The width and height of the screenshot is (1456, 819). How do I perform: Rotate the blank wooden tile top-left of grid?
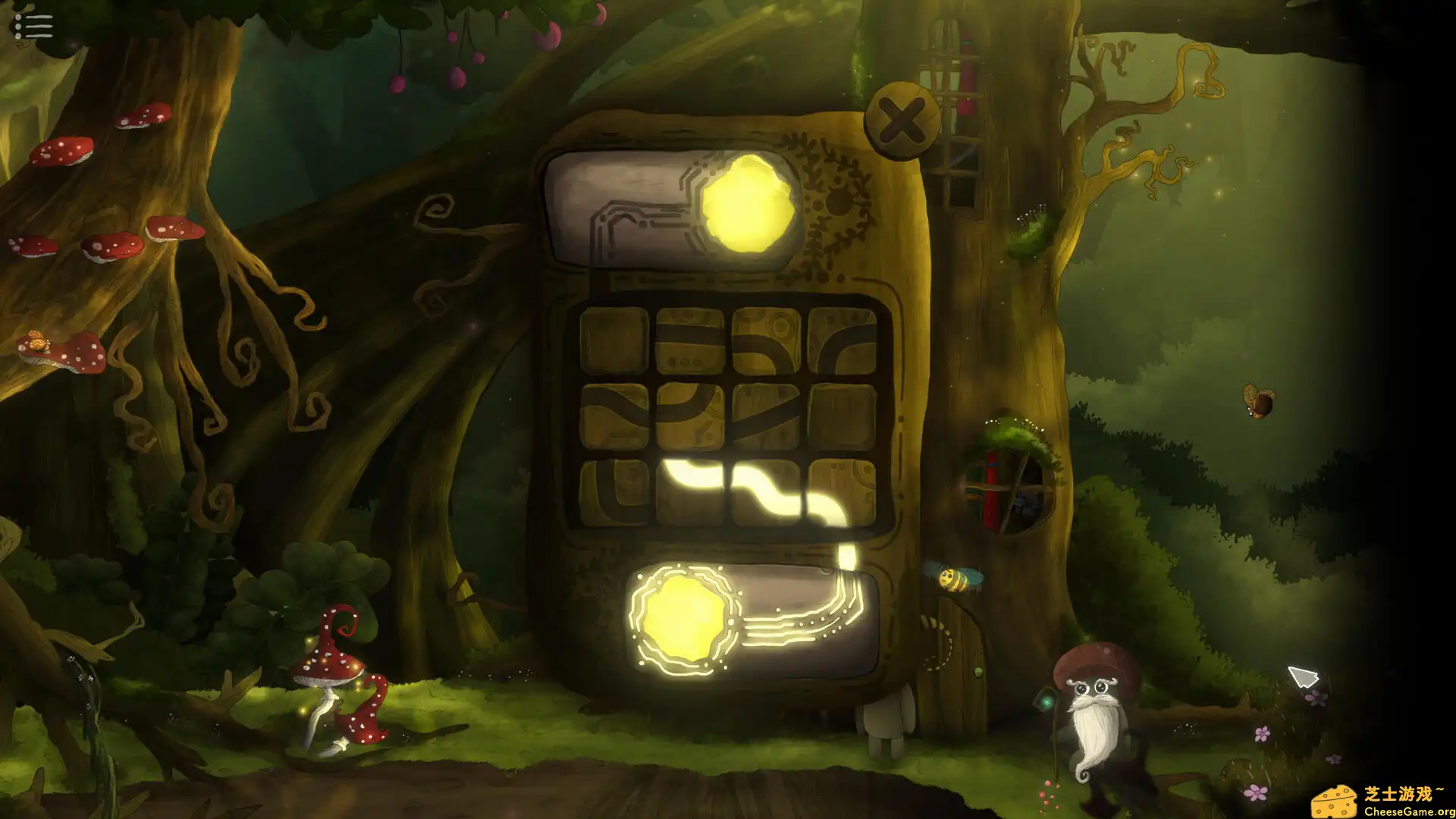coord(614,339)
